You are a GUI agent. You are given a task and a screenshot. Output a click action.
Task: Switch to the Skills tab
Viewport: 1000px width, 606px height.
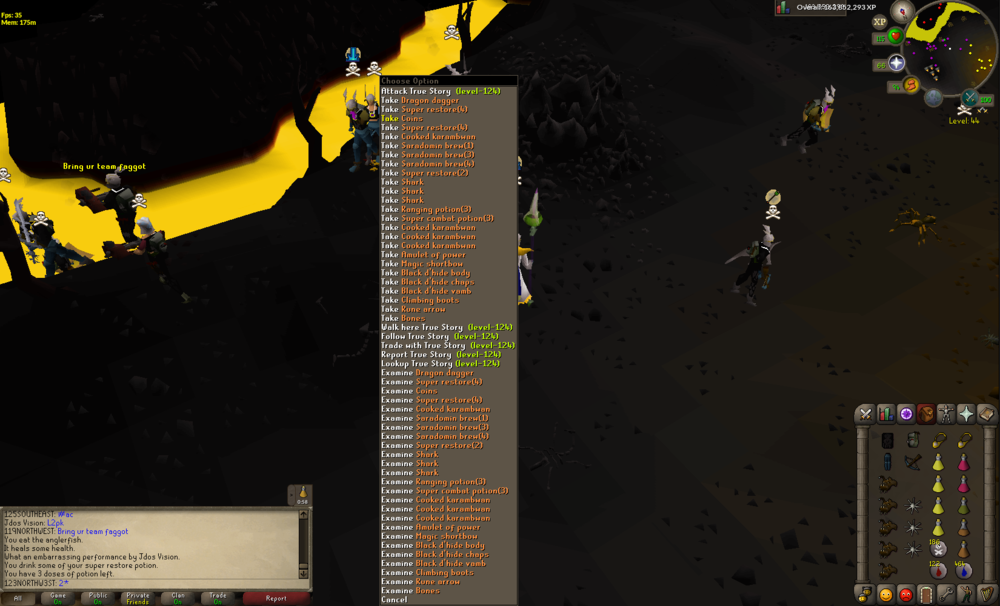pos(886,414)
